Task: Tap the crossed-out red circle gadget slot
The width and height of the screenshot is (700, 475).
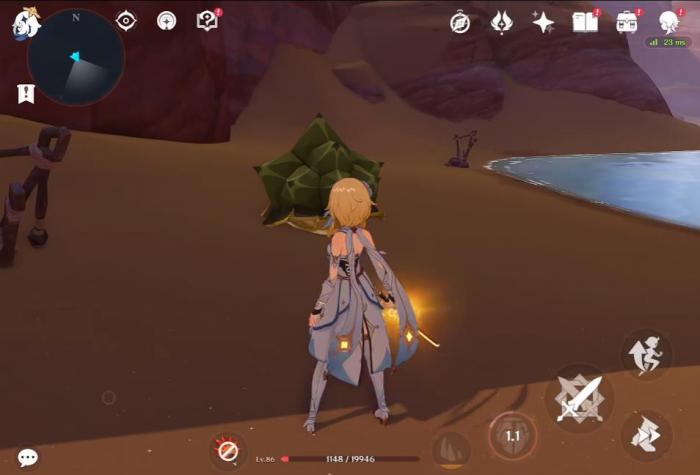Action: 228,451
